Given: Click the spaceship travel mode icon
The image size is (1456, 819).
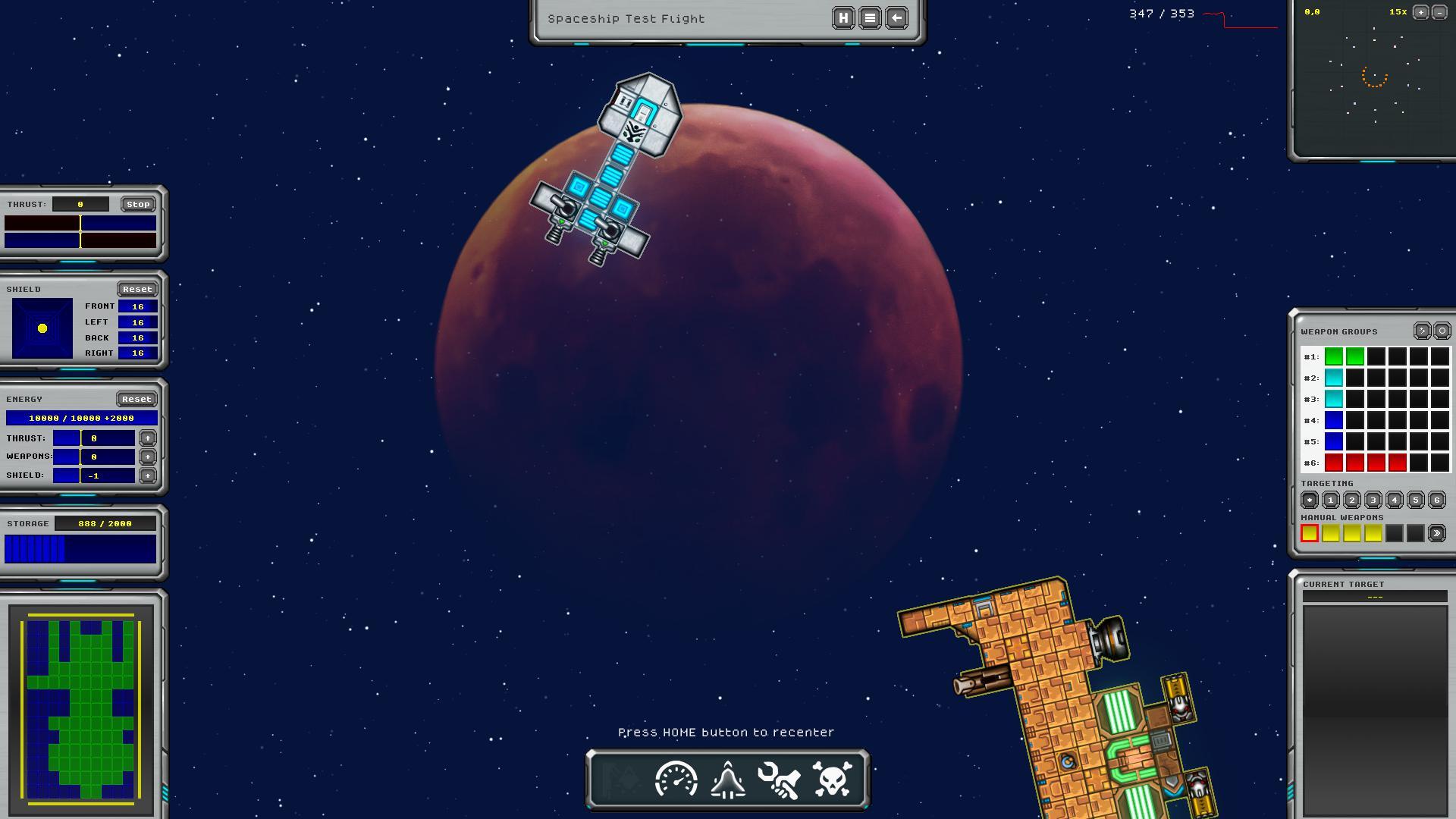Looking at the screenshot, I should point(727,778).
